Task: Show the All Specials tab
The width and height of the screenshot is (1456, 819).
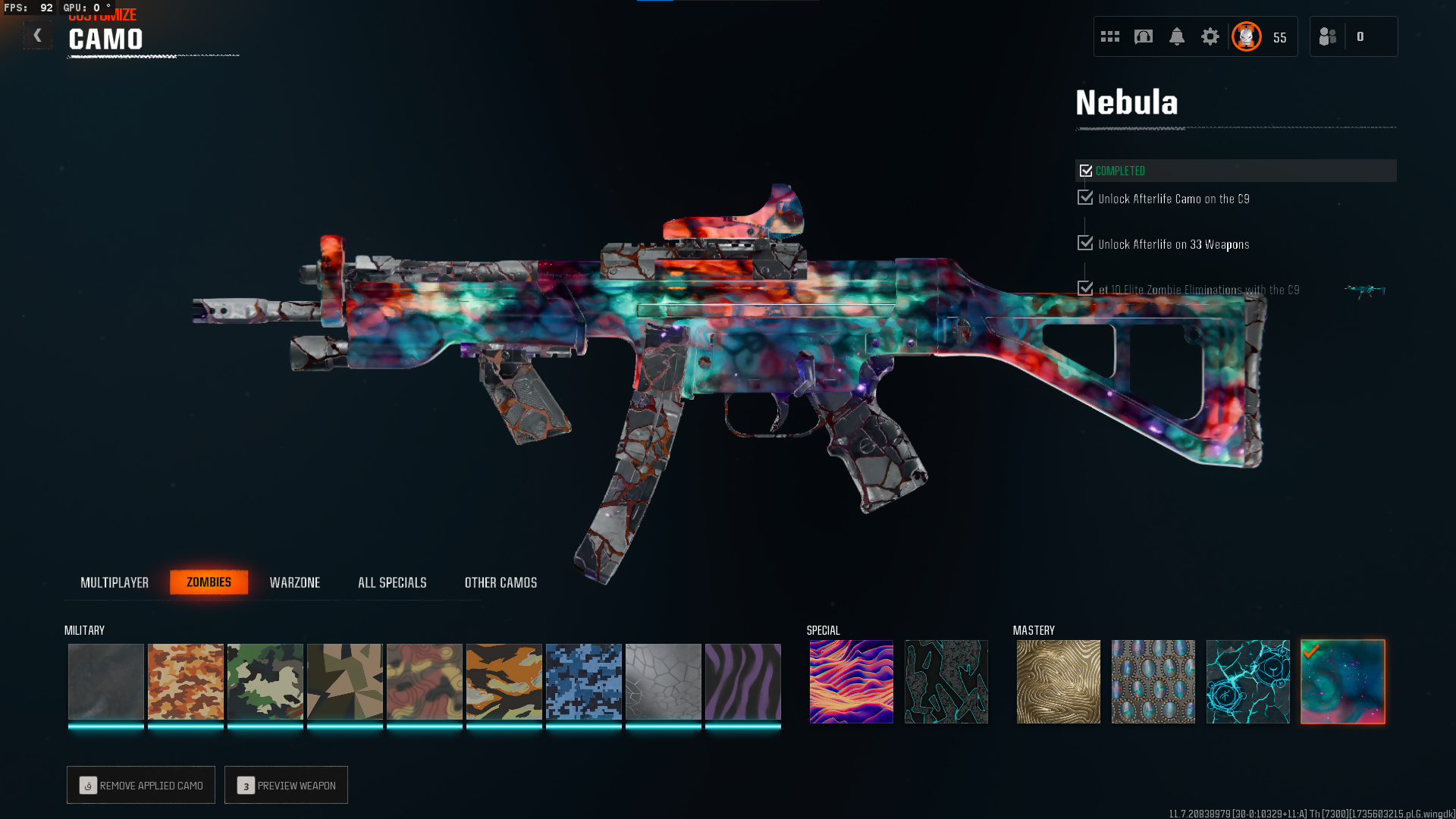Action: click(392, 582)
